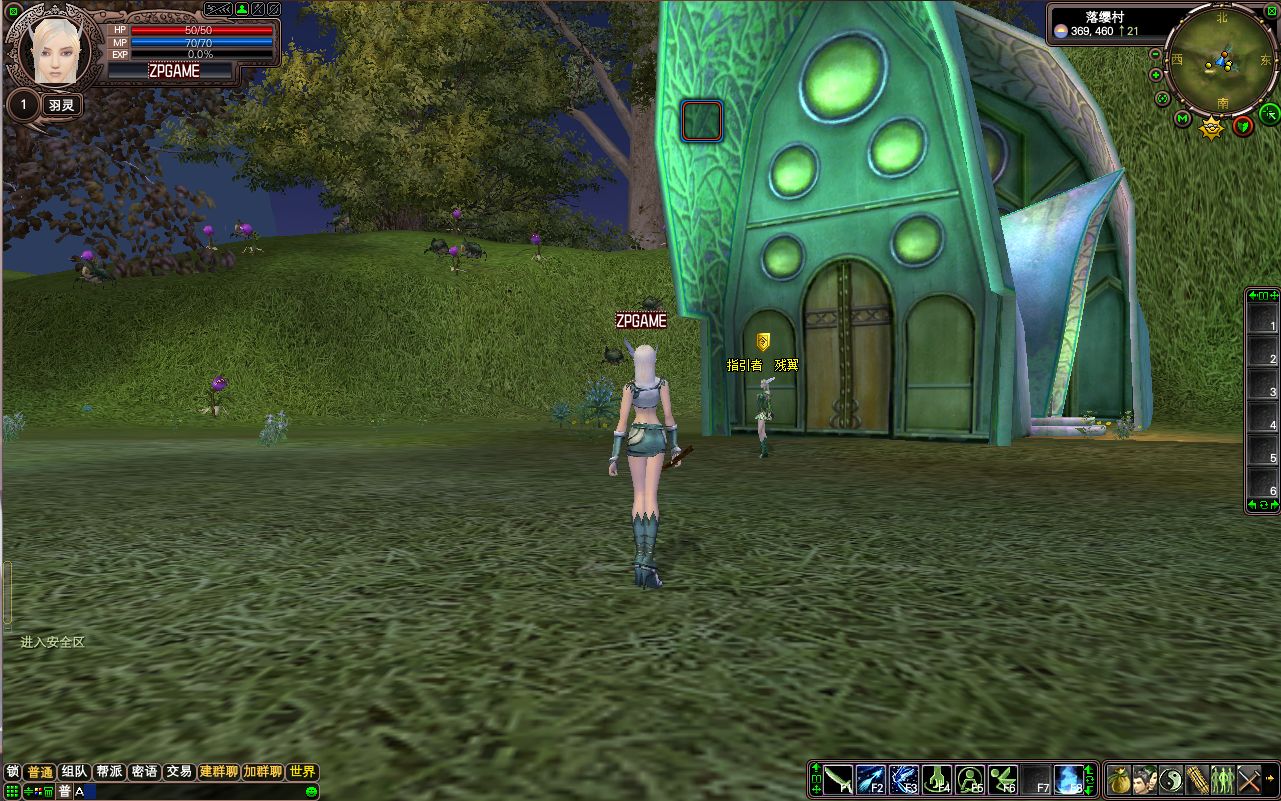The width and height of the screenshot is (1281, 801).
Task: Activate the F1 sword attack skill
Action: [x=839, y=779]
